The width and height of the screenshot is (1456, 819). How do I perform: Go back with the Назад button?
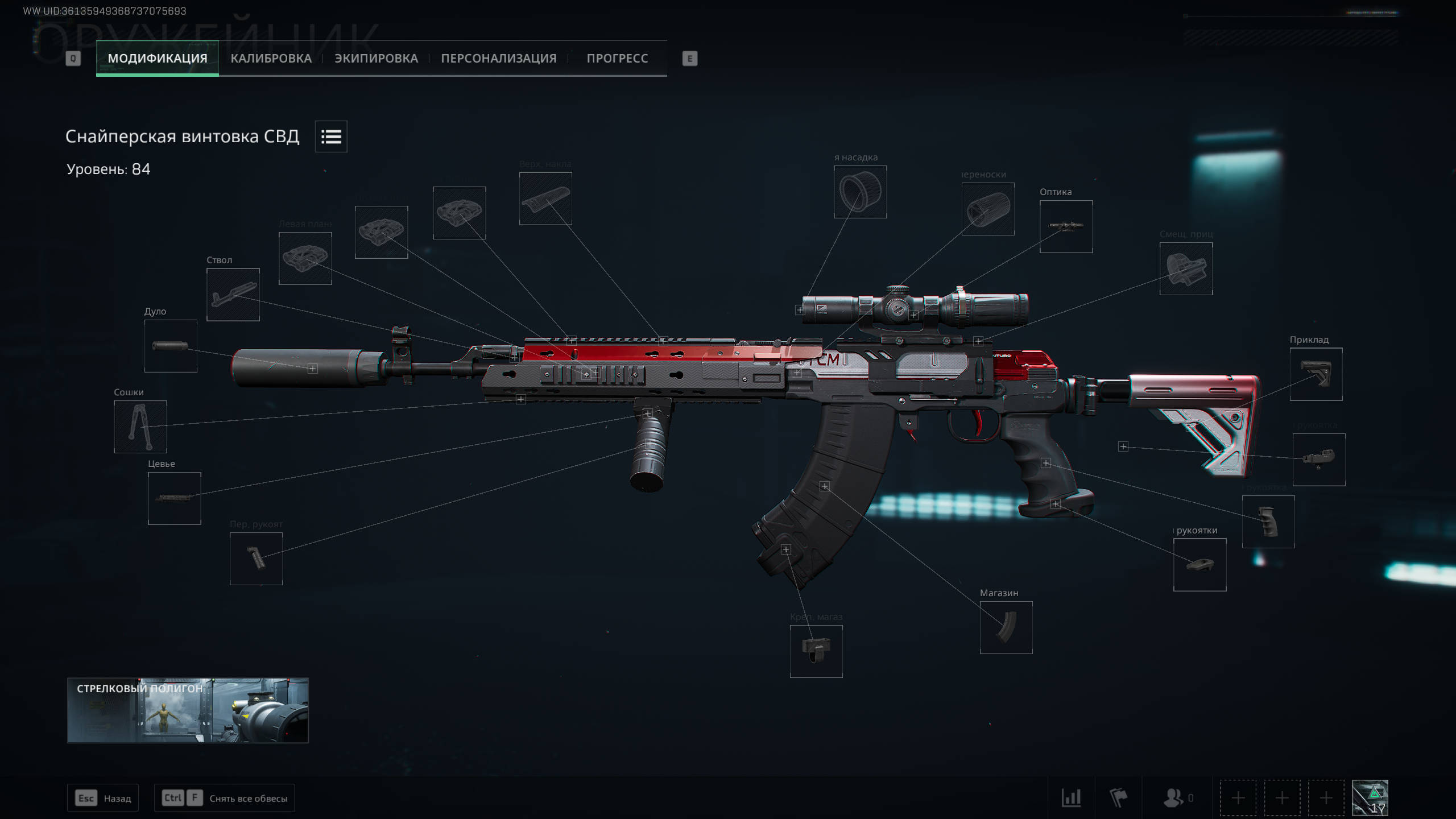click(103, 798)
